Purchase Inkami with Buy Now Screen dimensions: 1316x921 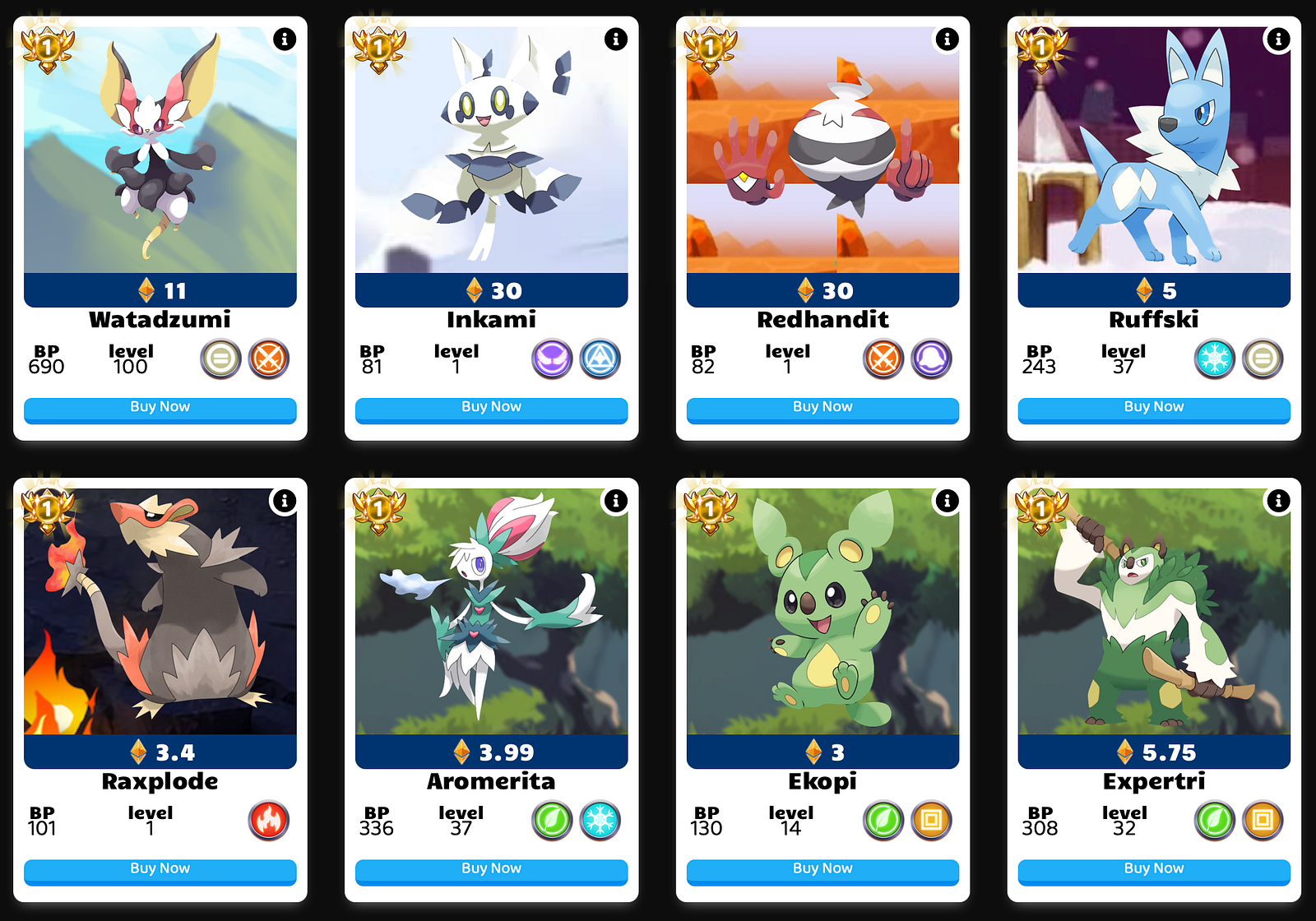click(491, 408)
